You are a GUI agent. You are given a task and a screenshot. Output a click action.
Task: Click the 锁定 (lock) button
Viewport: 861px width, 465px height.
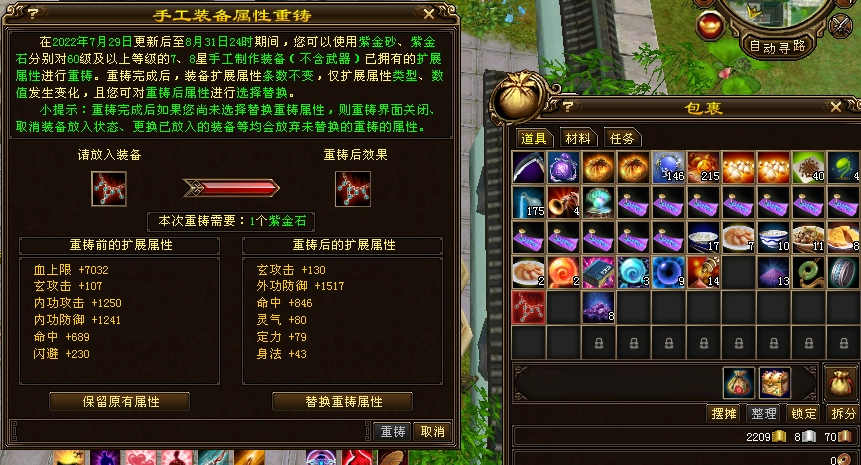click(803, 413)
